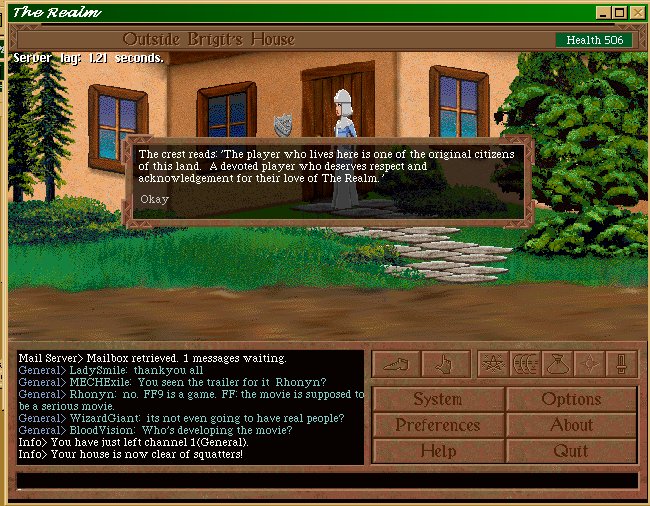The height and width of the screenshot is (506, 650).
Task: Click the chat message log
Action: pyautogui.click(x=190, y=406)
